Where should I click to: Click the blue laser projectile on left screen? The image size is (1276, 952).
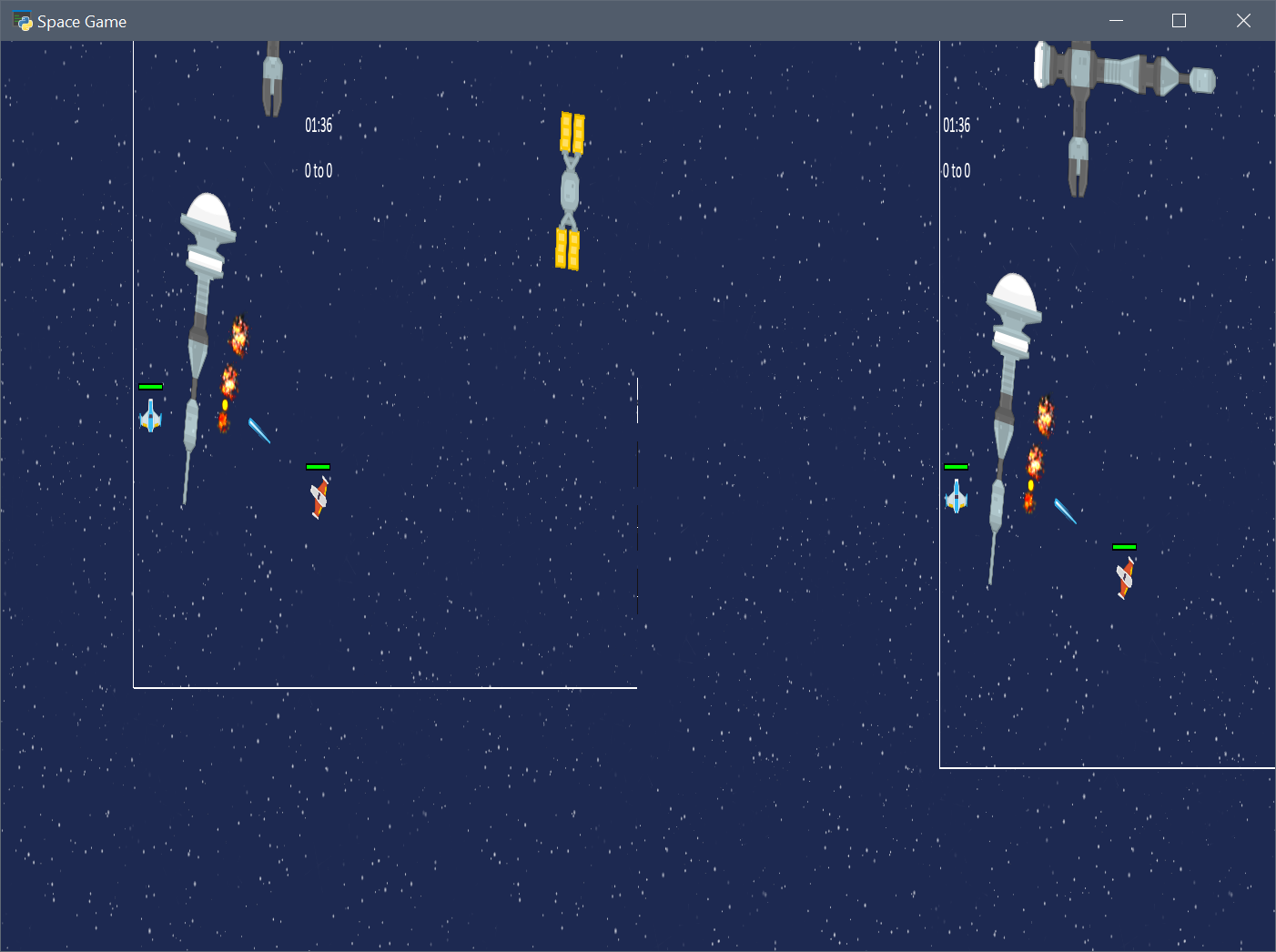(258, 430)
